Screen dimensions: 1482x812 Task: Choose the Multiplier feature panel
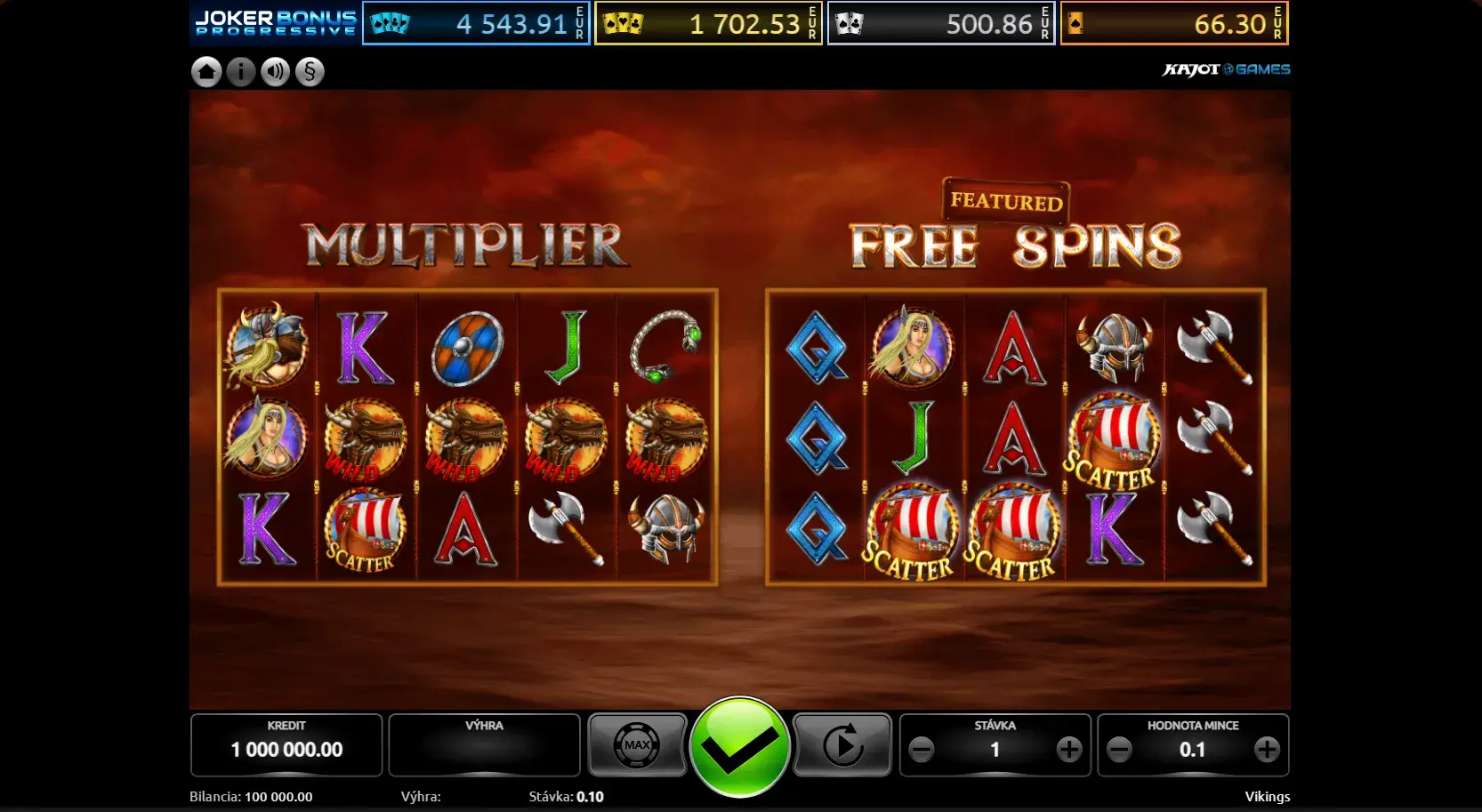[467, 436]
